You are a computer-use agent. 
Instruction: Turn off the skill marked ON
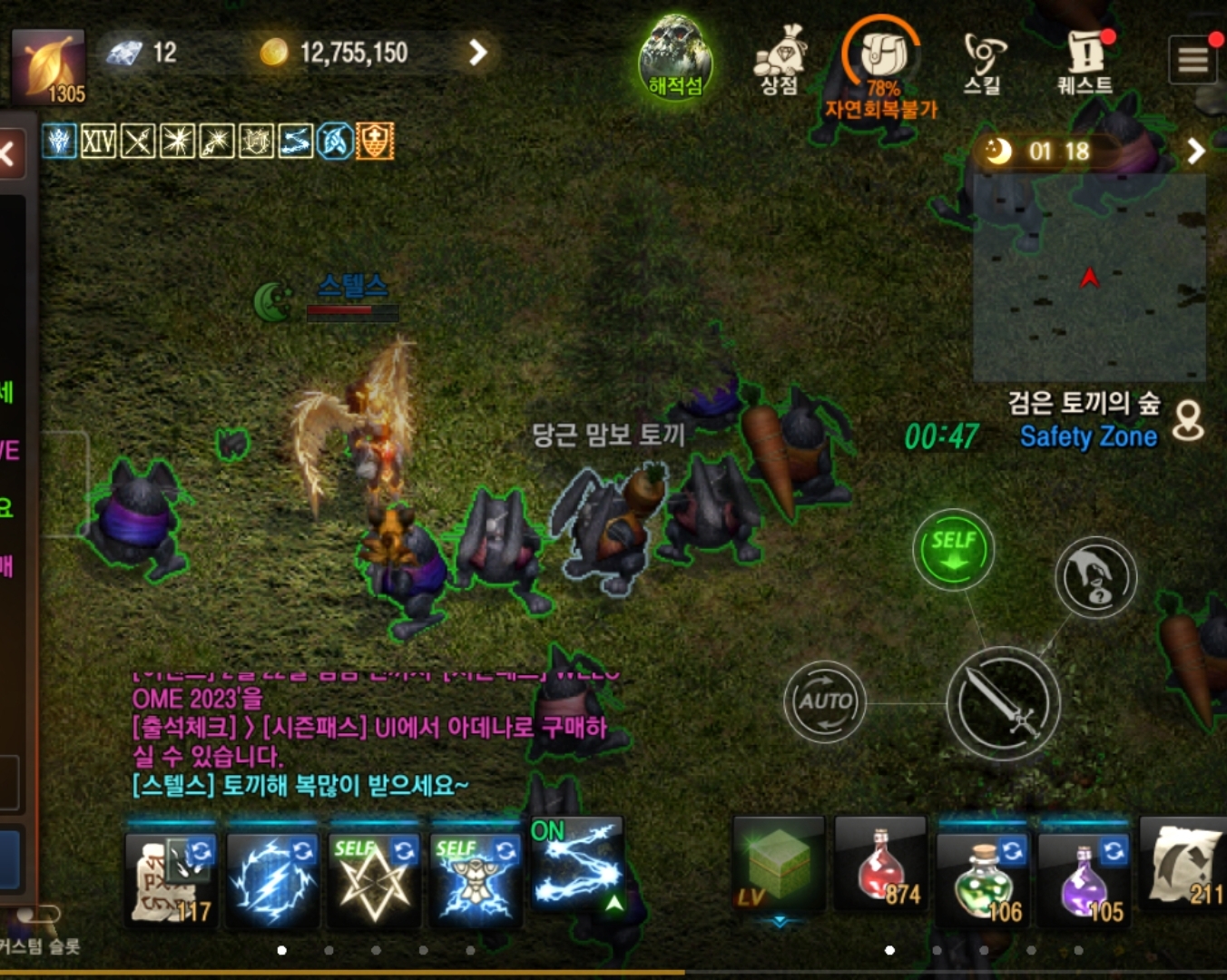[x=578, y=871]
